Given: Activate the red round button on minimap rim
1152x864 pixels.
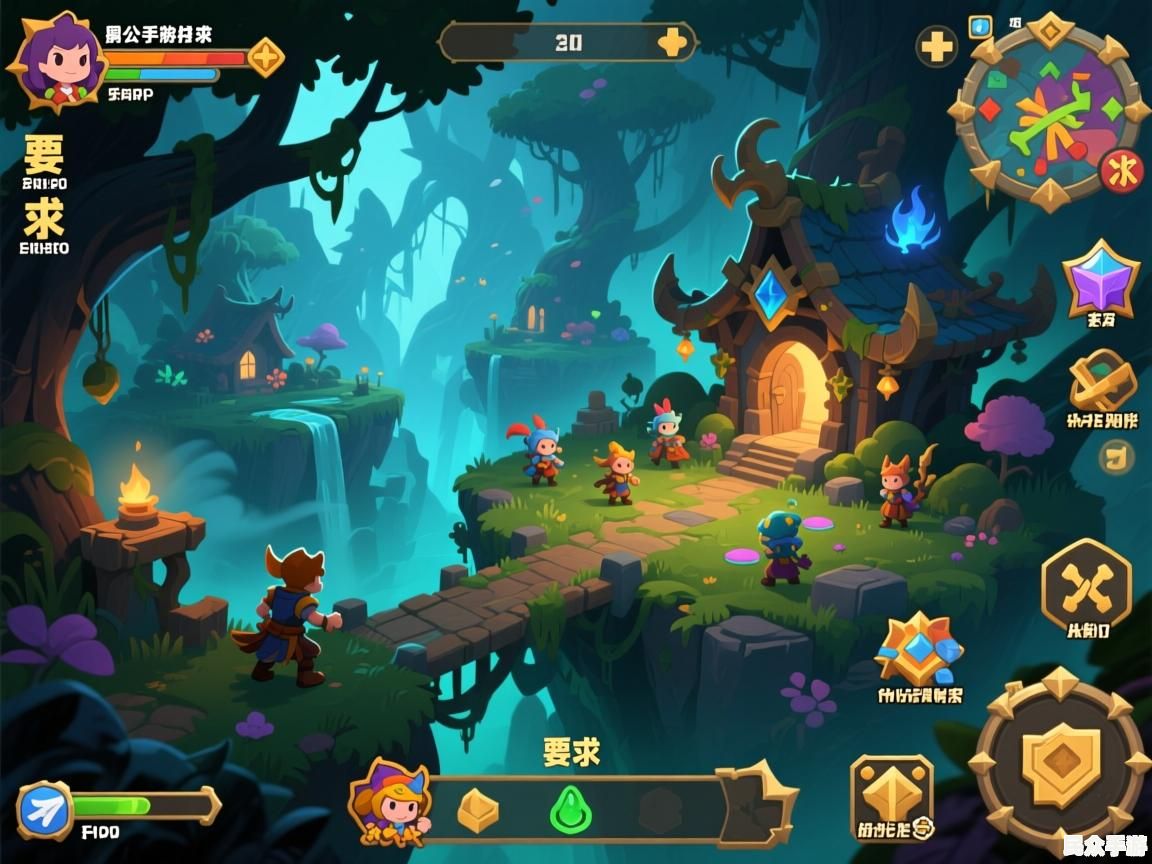Looking at the screenshot, I should point(1122,171).
